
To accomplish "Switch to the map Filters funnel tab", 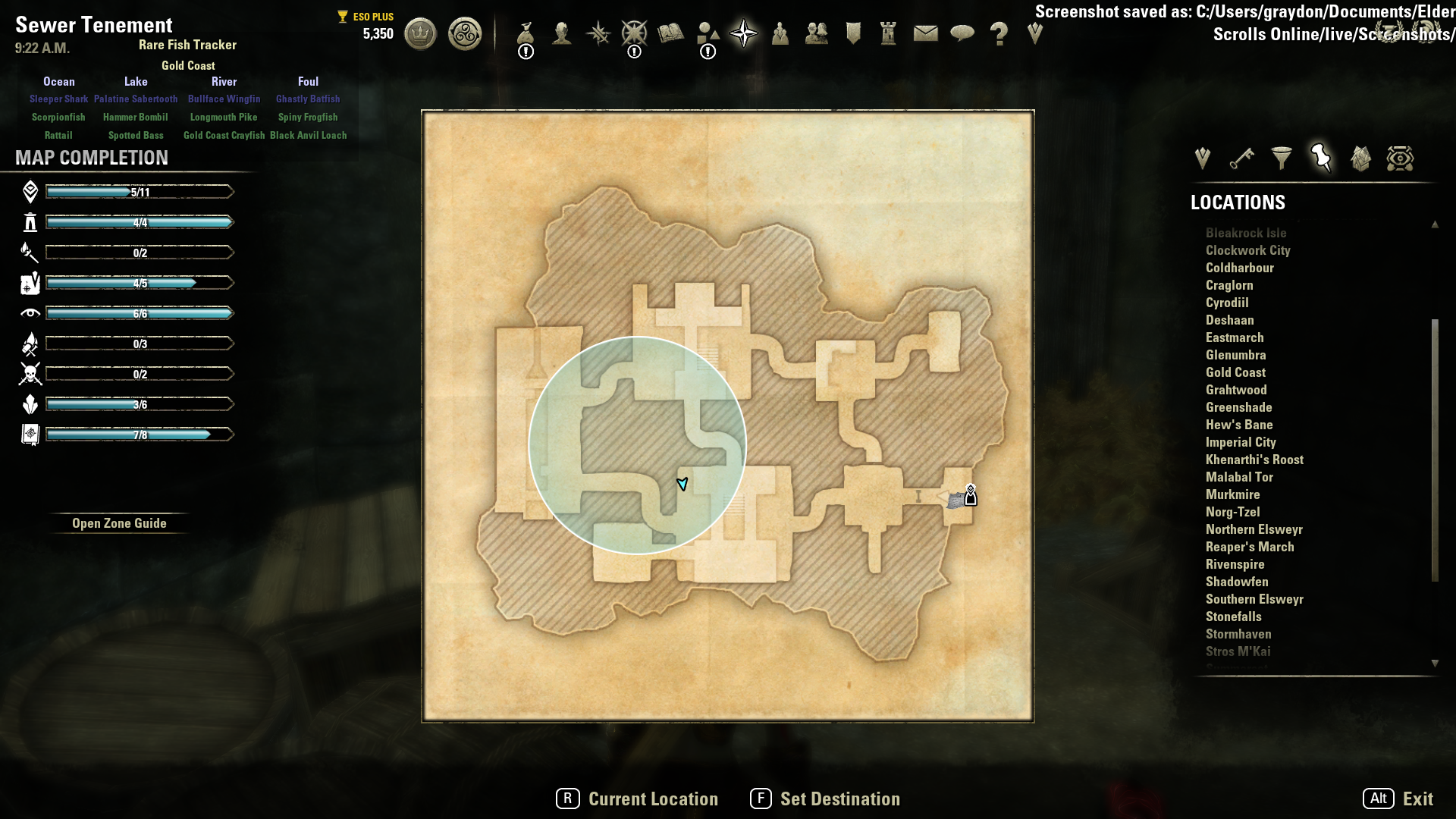I will pos(1282,158).
